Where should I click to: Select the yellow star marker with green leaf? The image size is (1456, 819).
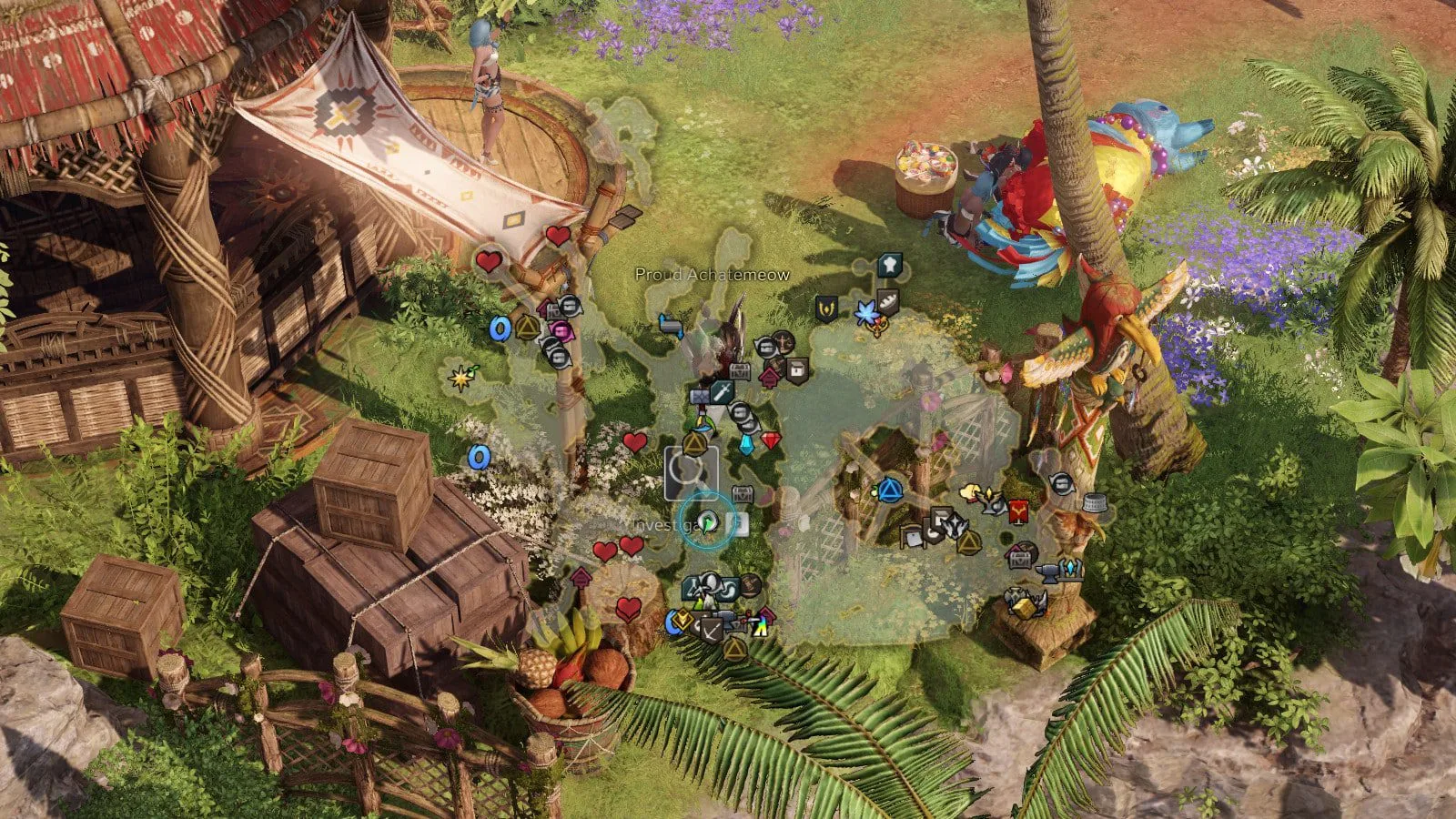[x=460, y=377]
